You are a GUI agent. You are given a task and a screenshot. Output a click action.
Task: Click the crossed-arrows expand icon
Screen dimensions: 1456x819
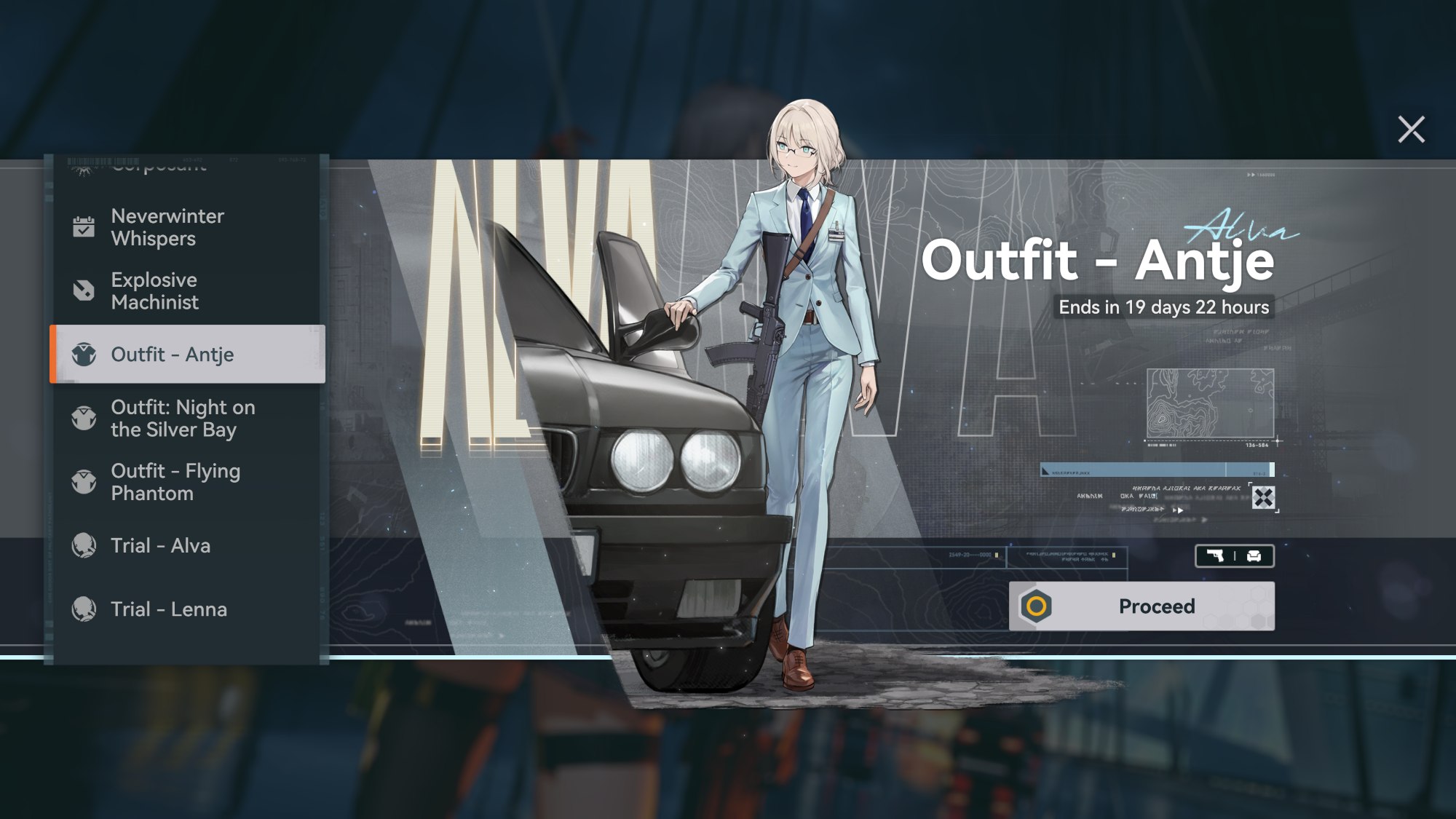point(1263,498)
